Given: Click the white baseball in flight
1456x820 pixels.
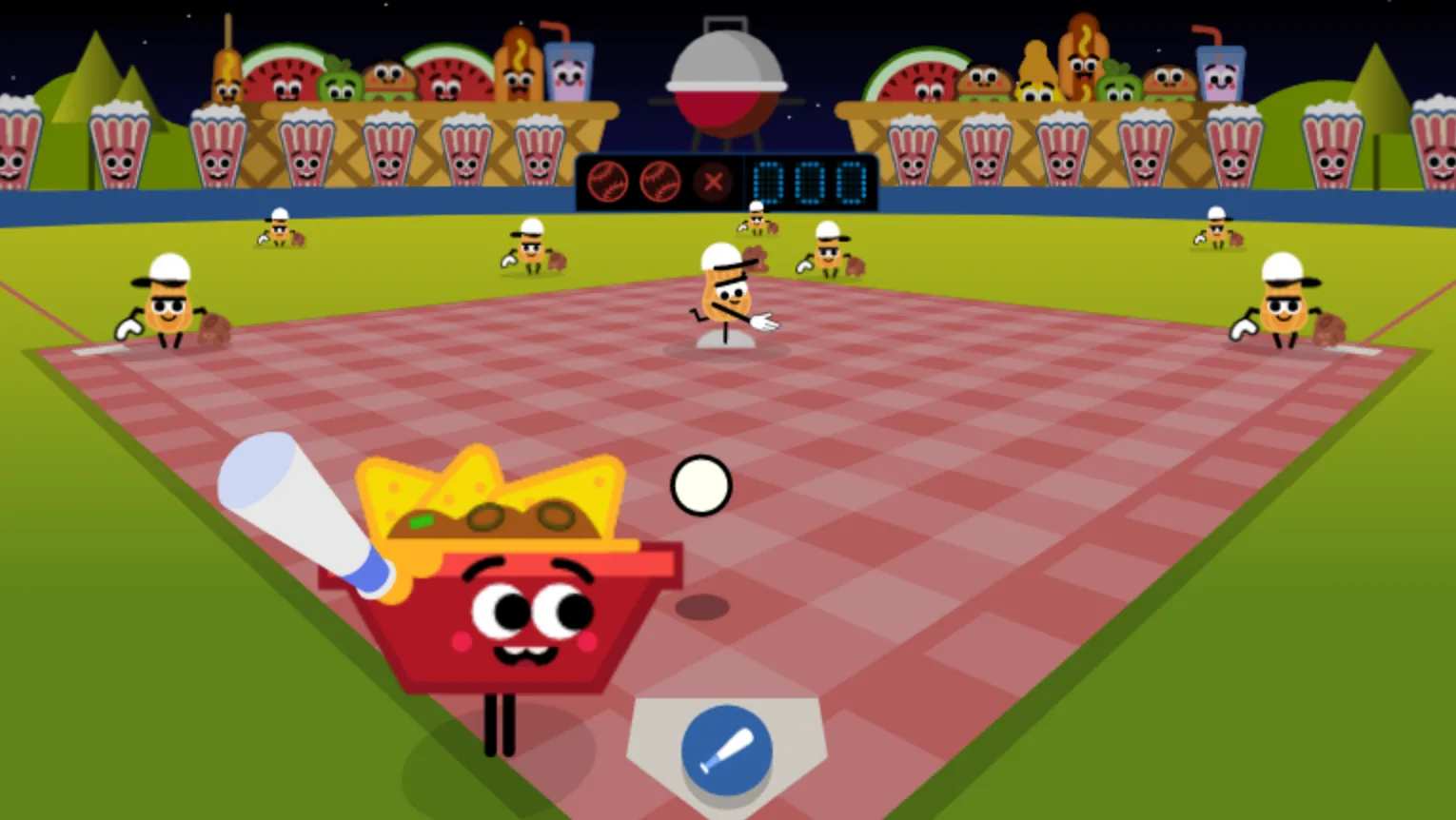Looking at the screenshot, I should click(x=701, y=484).
